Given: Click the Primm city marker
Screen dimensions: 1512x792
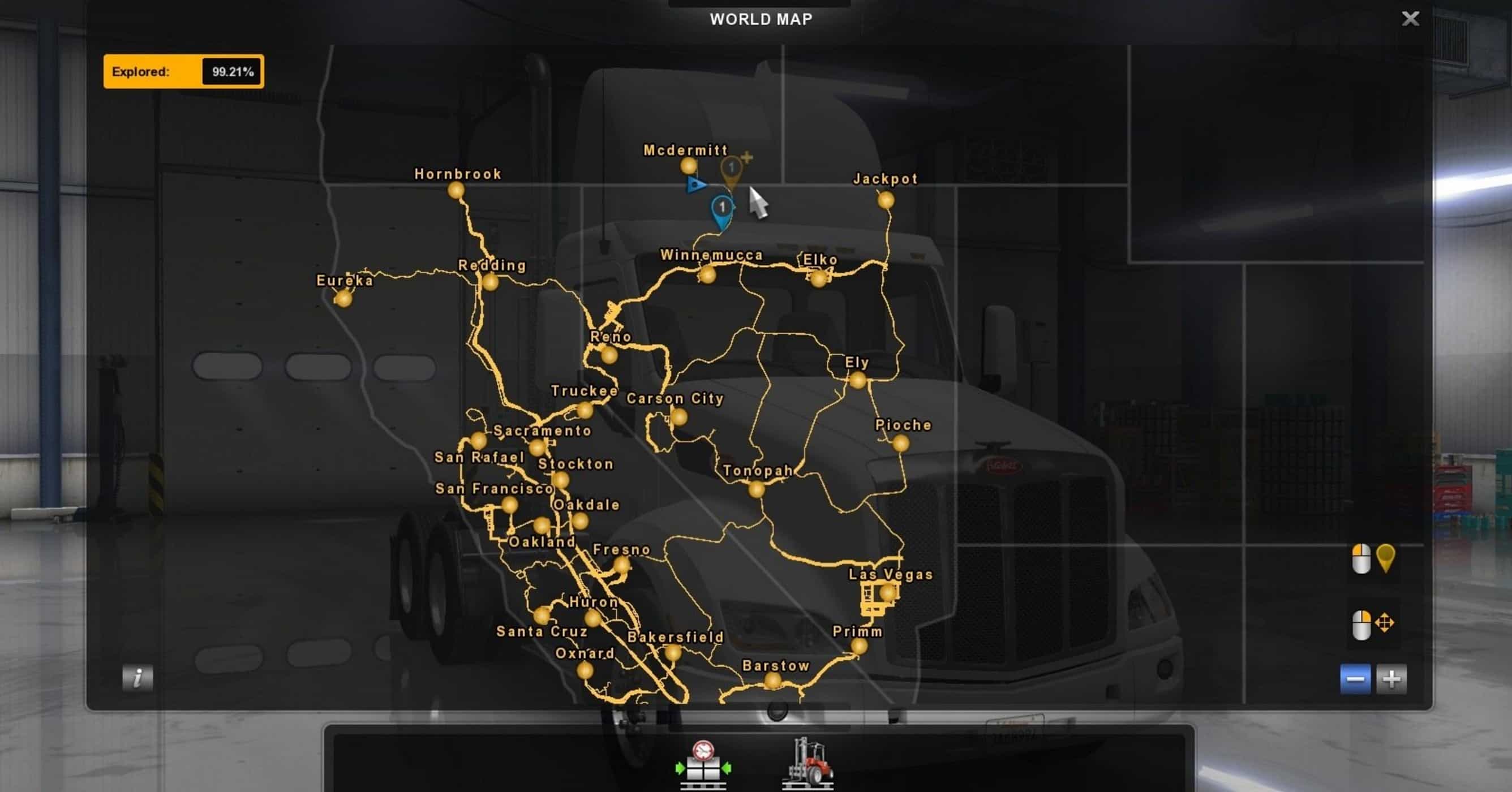Looking at the screenshot, I should coord(859,646).
